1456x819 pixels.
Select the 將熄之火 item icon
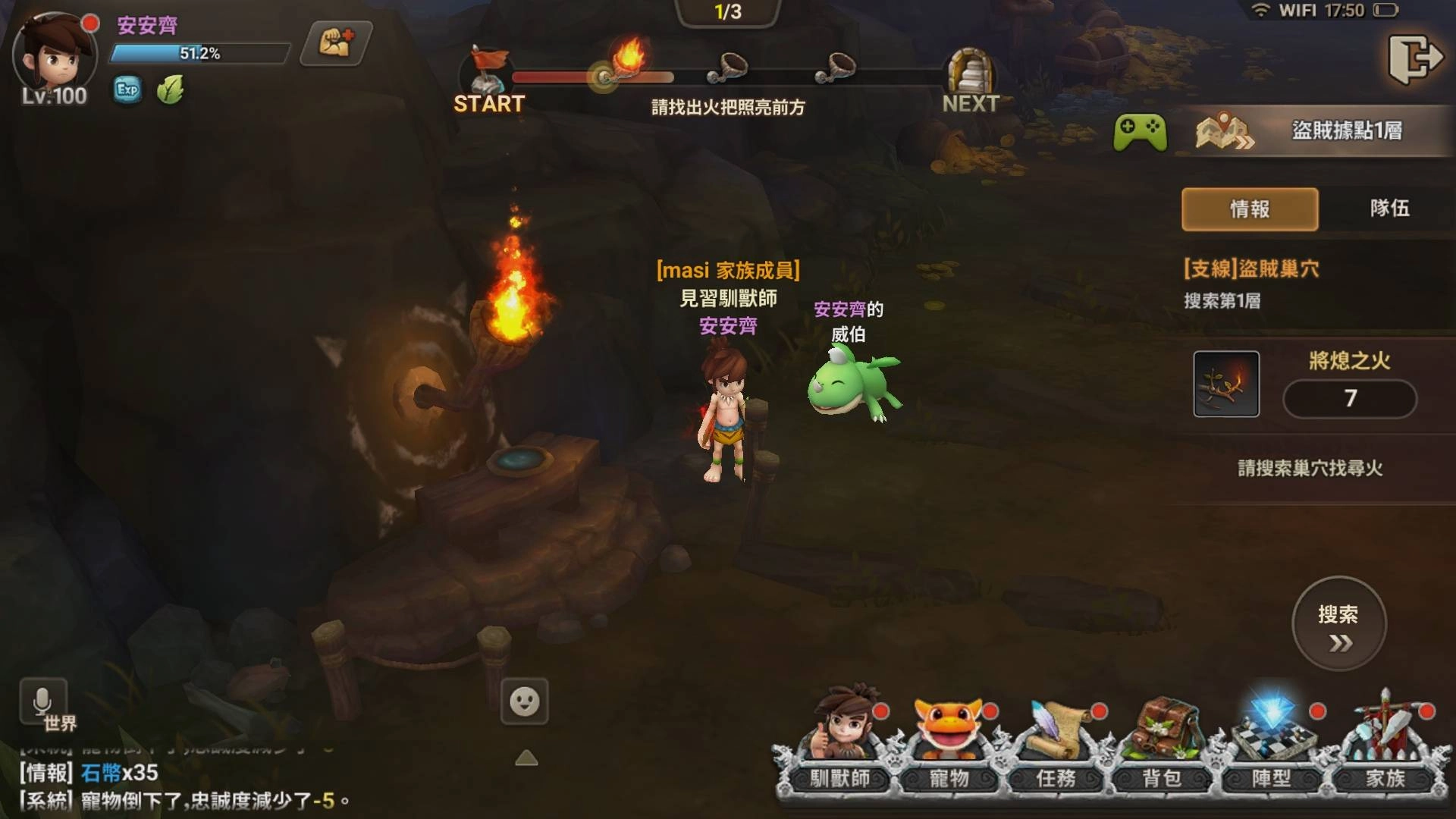click(1226, 384)
